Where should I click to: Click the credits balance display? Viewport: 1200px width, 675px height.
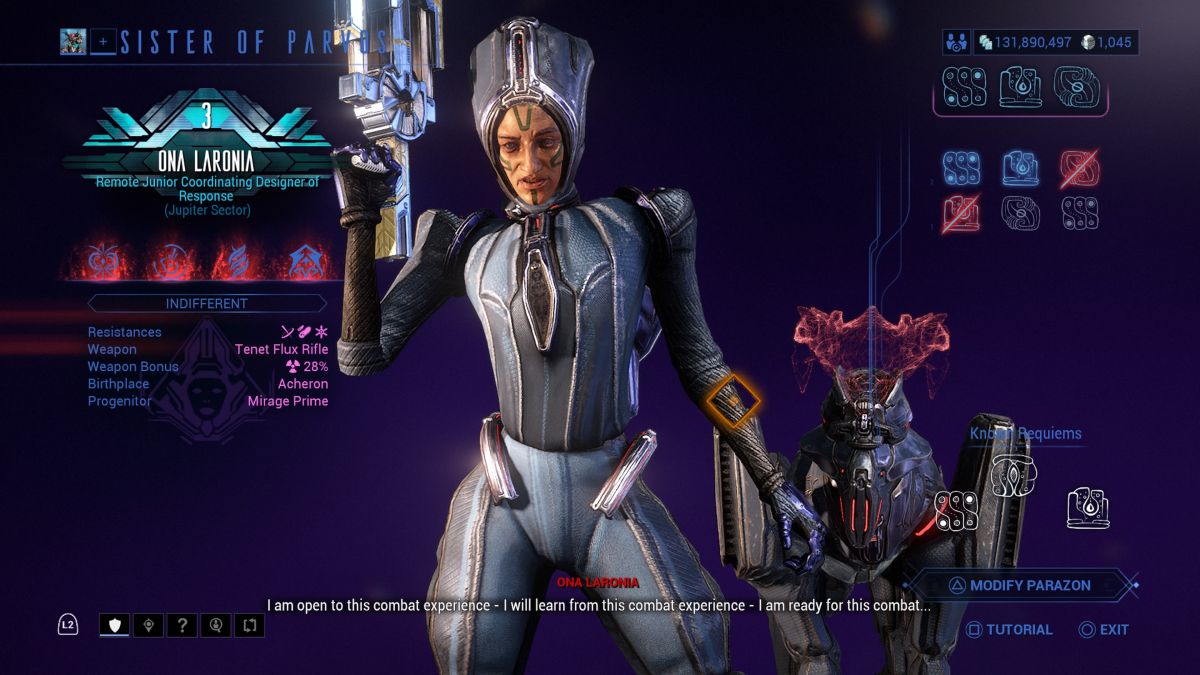[x=1025, y=42]
